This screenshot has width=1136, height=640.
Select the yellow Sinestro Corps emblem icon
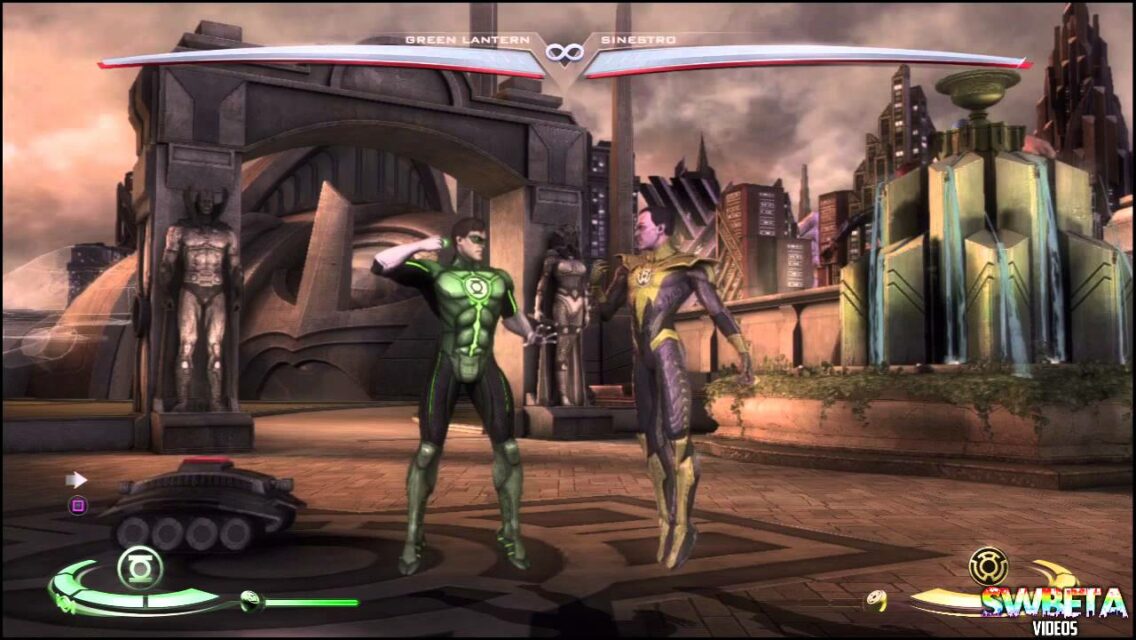click(988, 567)
